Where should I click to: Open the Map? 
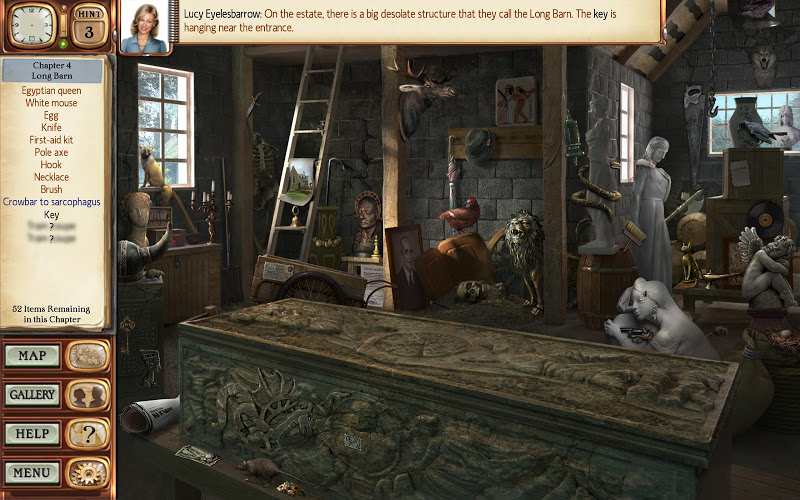coord(32,355)
